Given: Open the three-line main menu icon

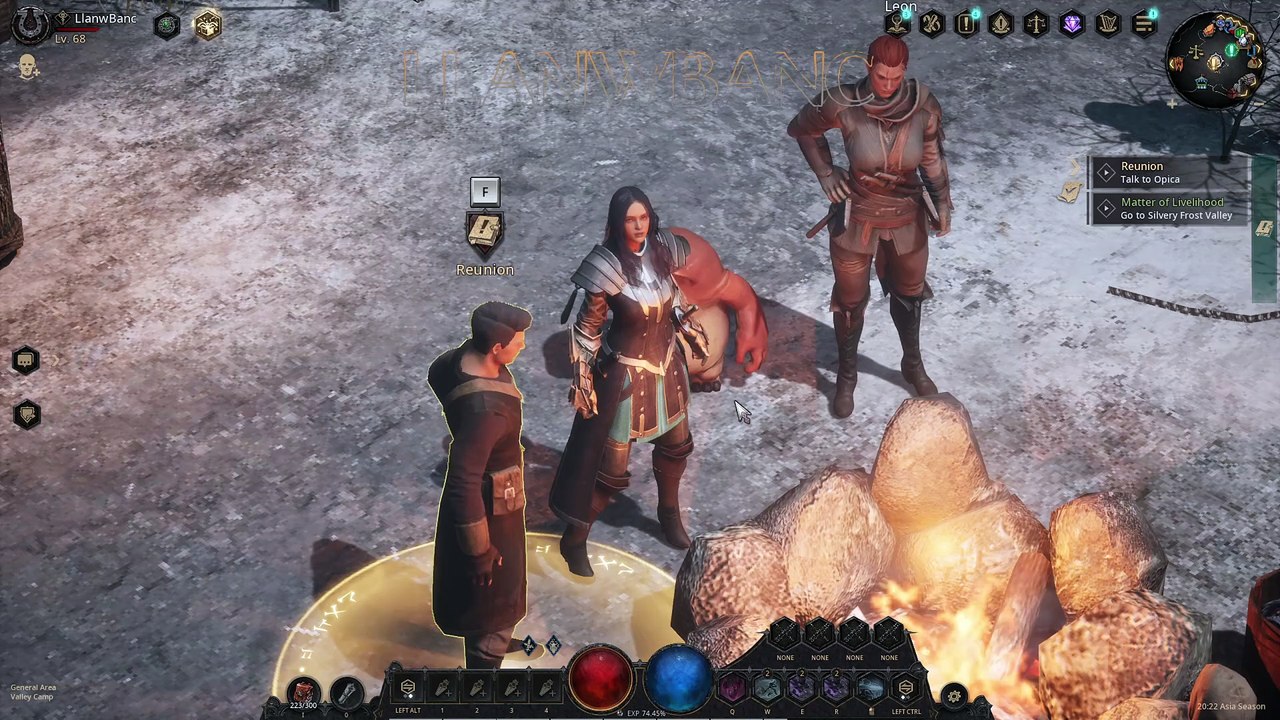Looking at the screenshot, I should [x=1144, y=24].
